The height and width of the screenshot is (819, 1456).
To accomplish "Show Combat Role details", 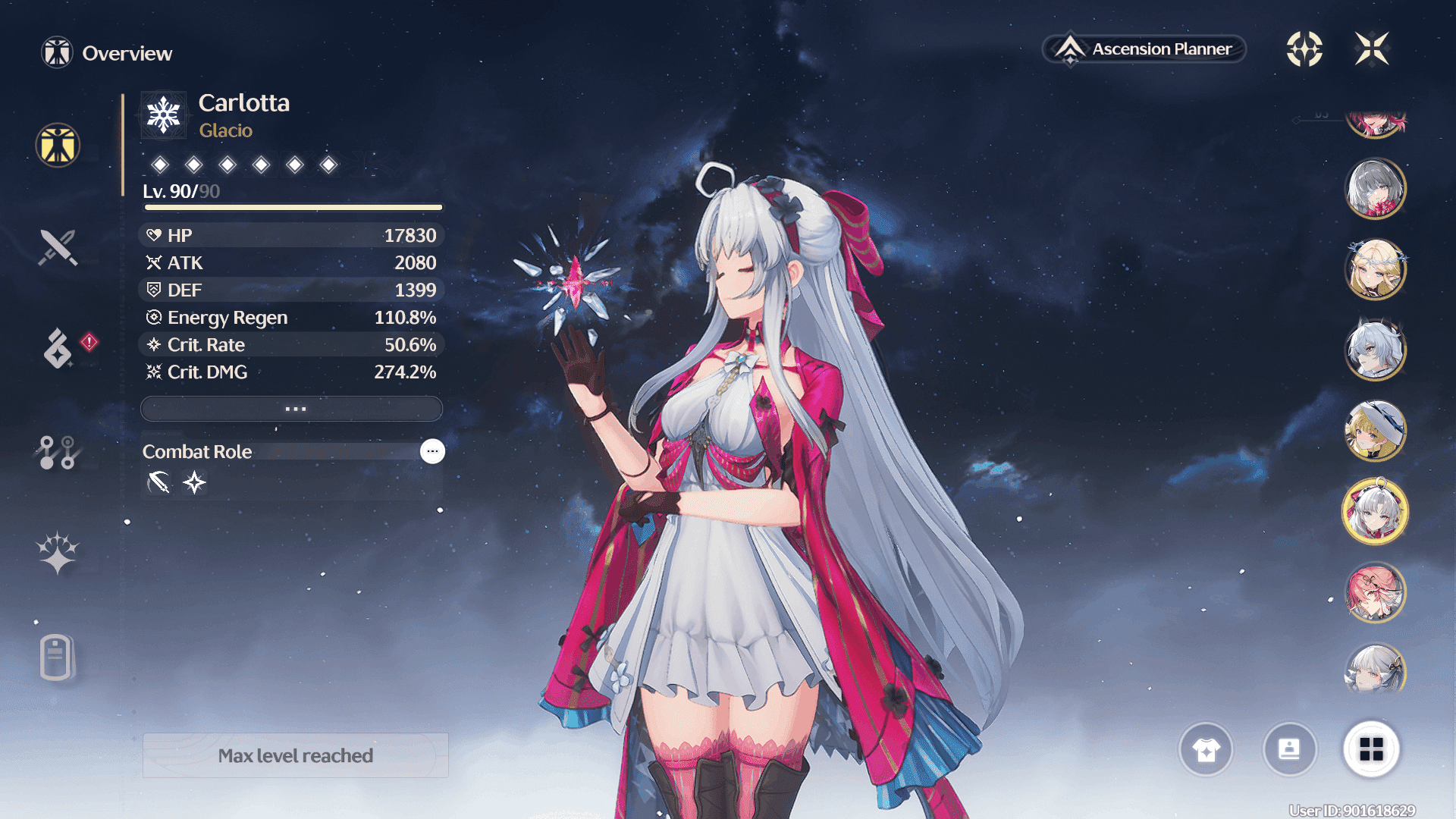I will (432, 451).
